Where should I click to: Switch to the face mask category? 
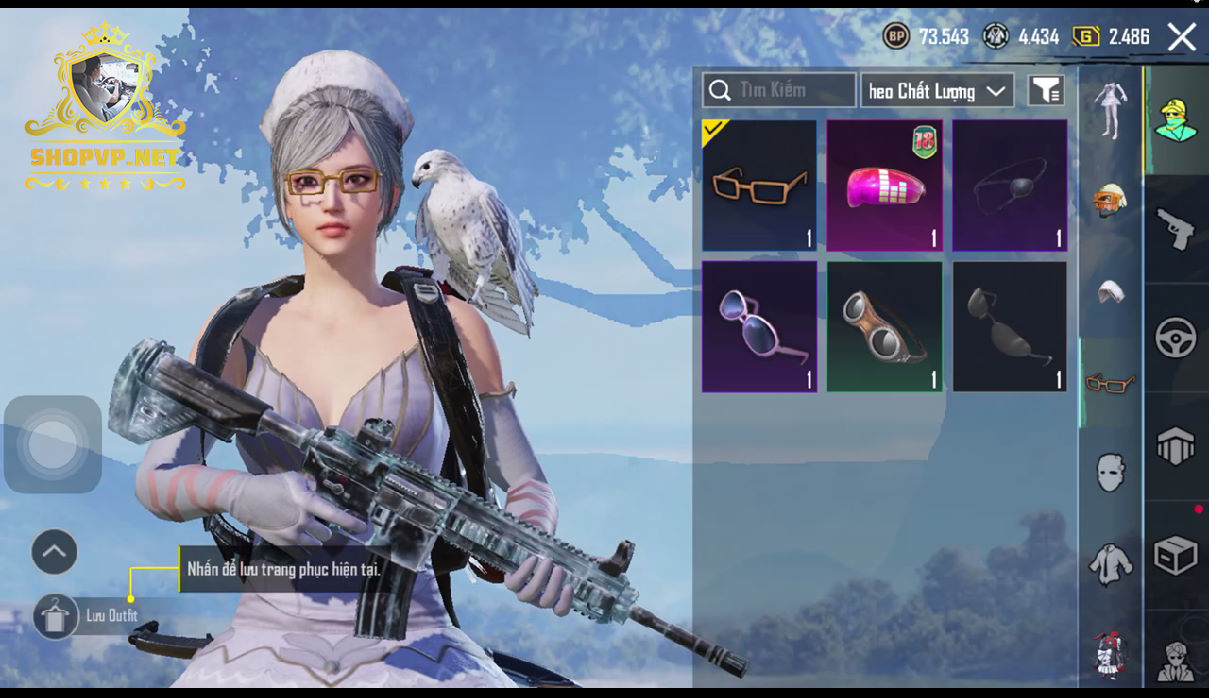pyautogui.click(x=1110, y=472)
